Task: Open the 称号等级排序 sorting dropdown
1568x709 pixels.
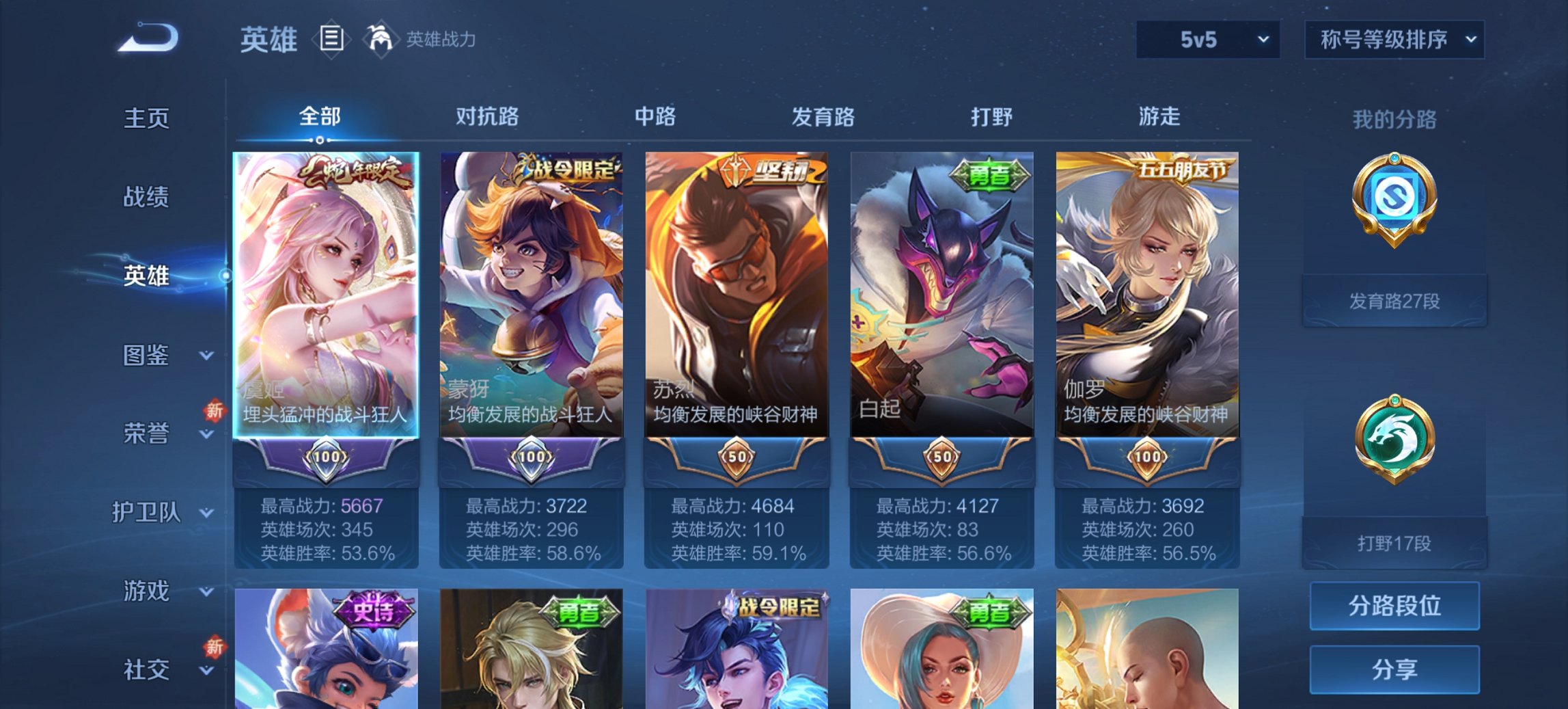Action: pyautogui.click(x=1394, y=40)
